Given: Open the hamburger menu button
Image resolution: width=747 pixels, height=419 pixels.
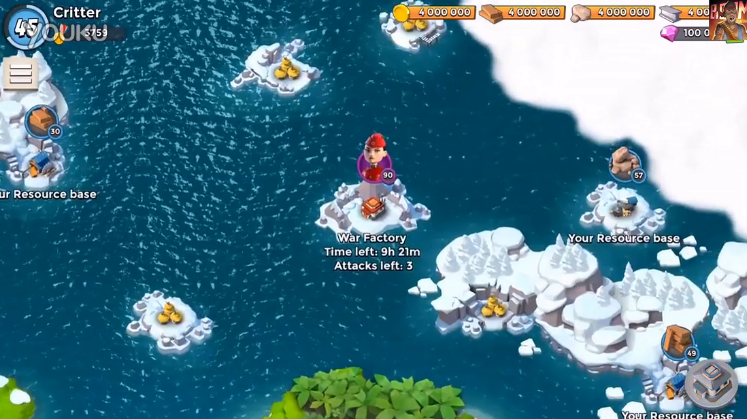Looking at the screenshot, I should point(20,74).
